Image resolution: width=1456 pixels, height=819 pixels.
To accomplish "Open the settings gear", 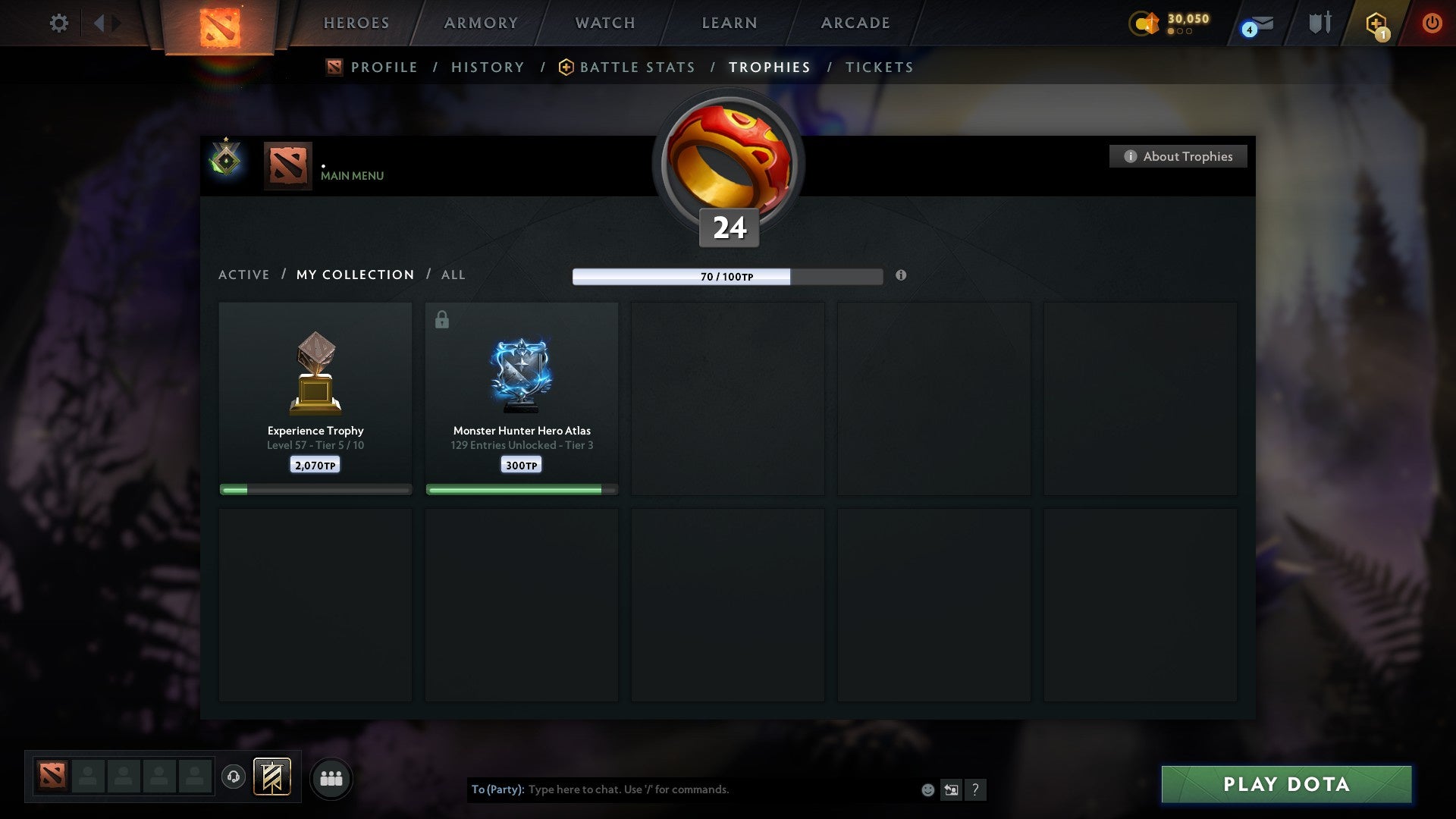I will [58, 23].
